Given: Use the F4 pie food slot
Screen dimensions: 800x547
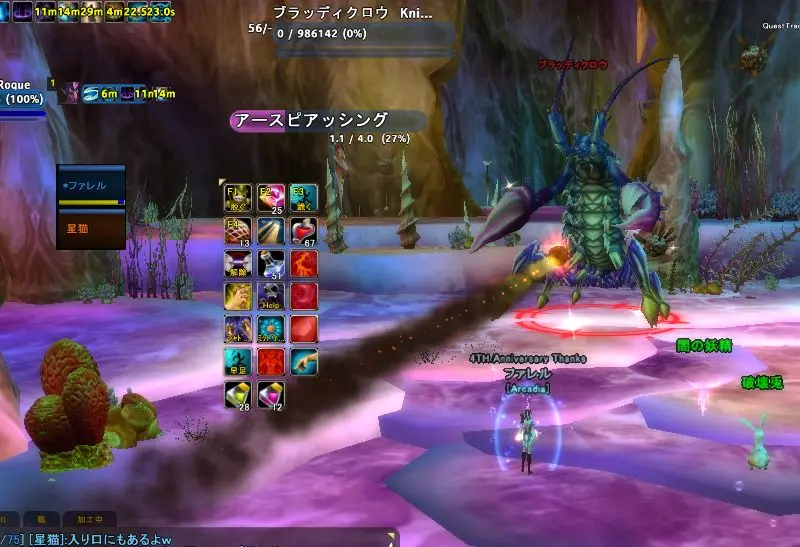Looking at the screenshot, I should coord(238,231).
